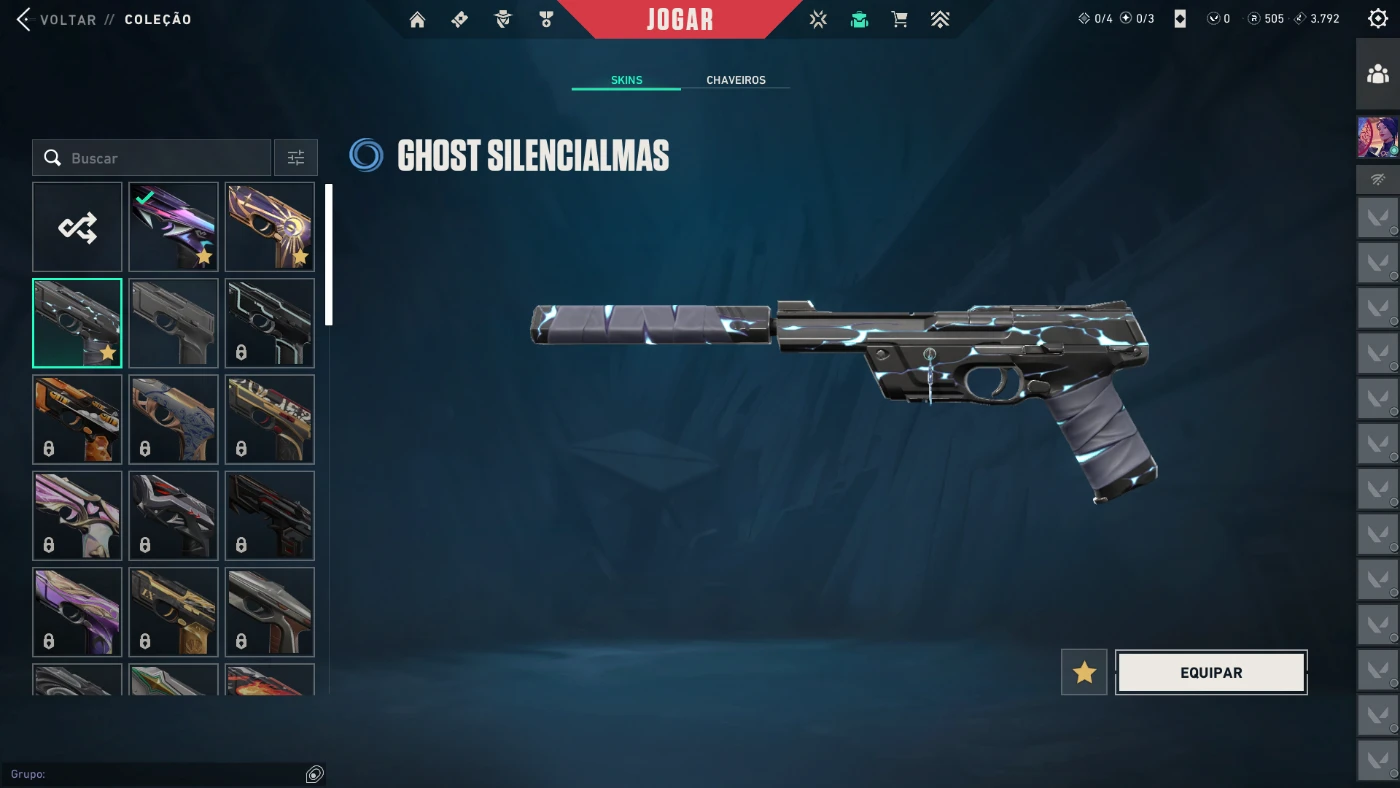
Task: Open the settings gear icon
Action: coord(1378,19)
